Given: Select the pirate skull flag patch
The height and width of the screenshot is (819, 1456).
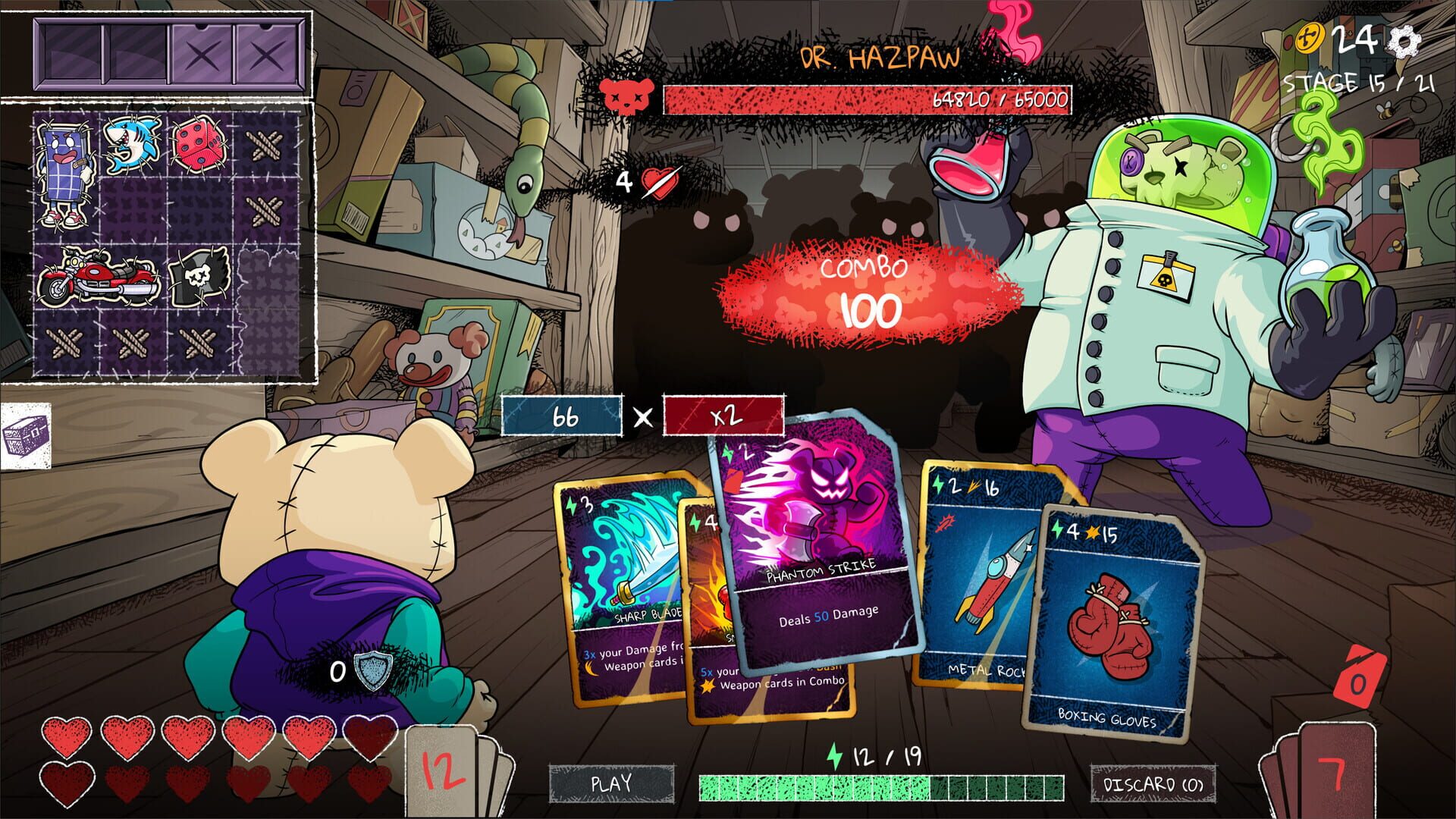Looking at the screenshot, I should (x=201, y=277).
